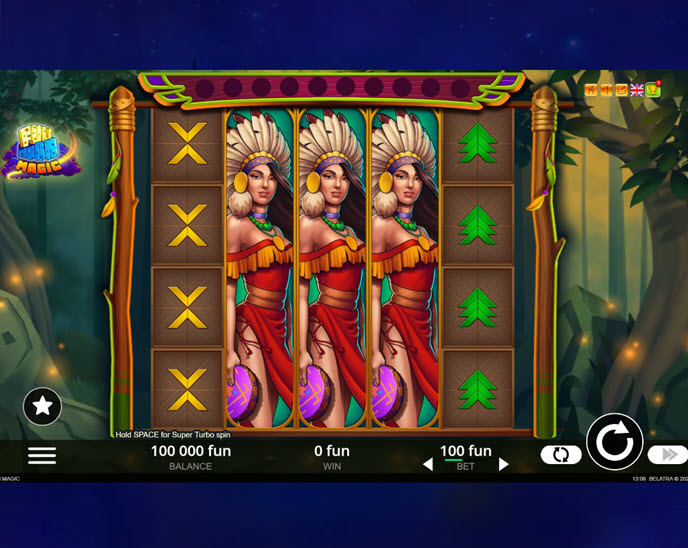Toggle the sound speaker icon
688x548 pixels.
(606, 90)
